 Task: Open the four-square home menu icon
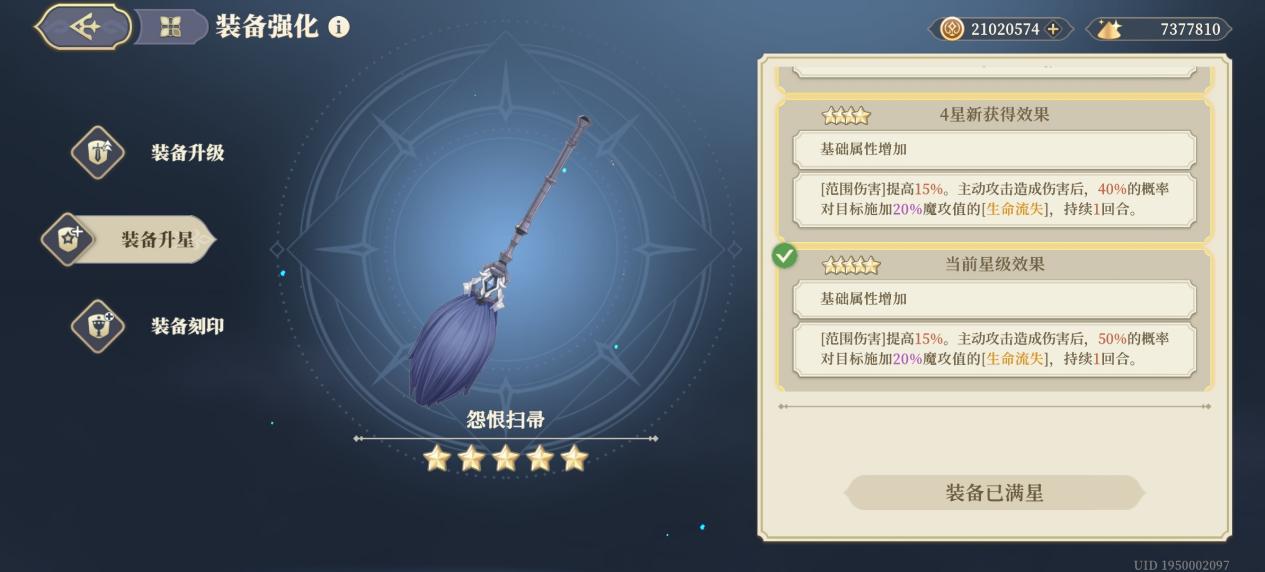pos(170,27)
